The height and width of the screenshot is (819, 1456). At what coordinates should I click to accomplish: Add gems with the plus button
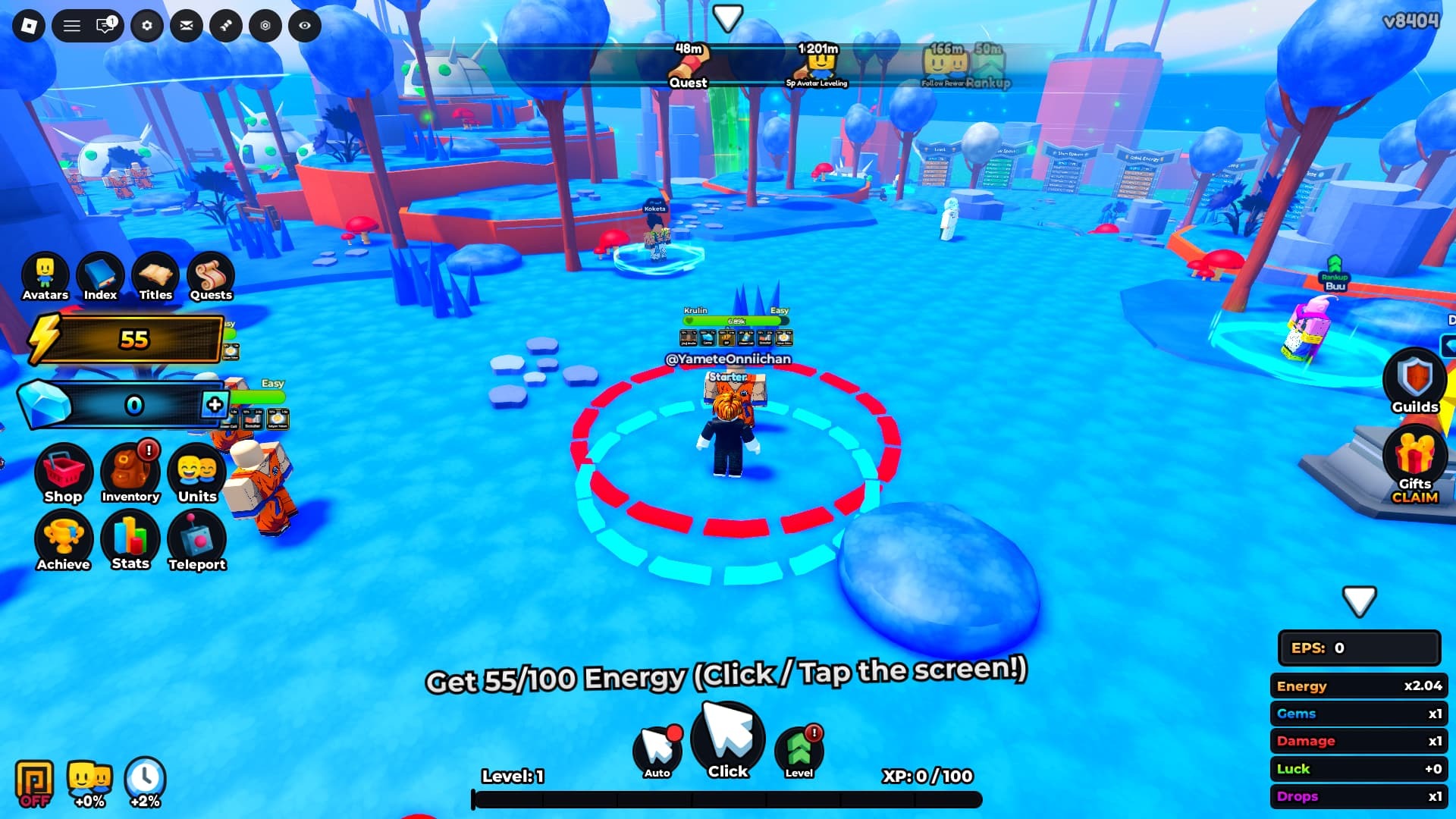215,404
